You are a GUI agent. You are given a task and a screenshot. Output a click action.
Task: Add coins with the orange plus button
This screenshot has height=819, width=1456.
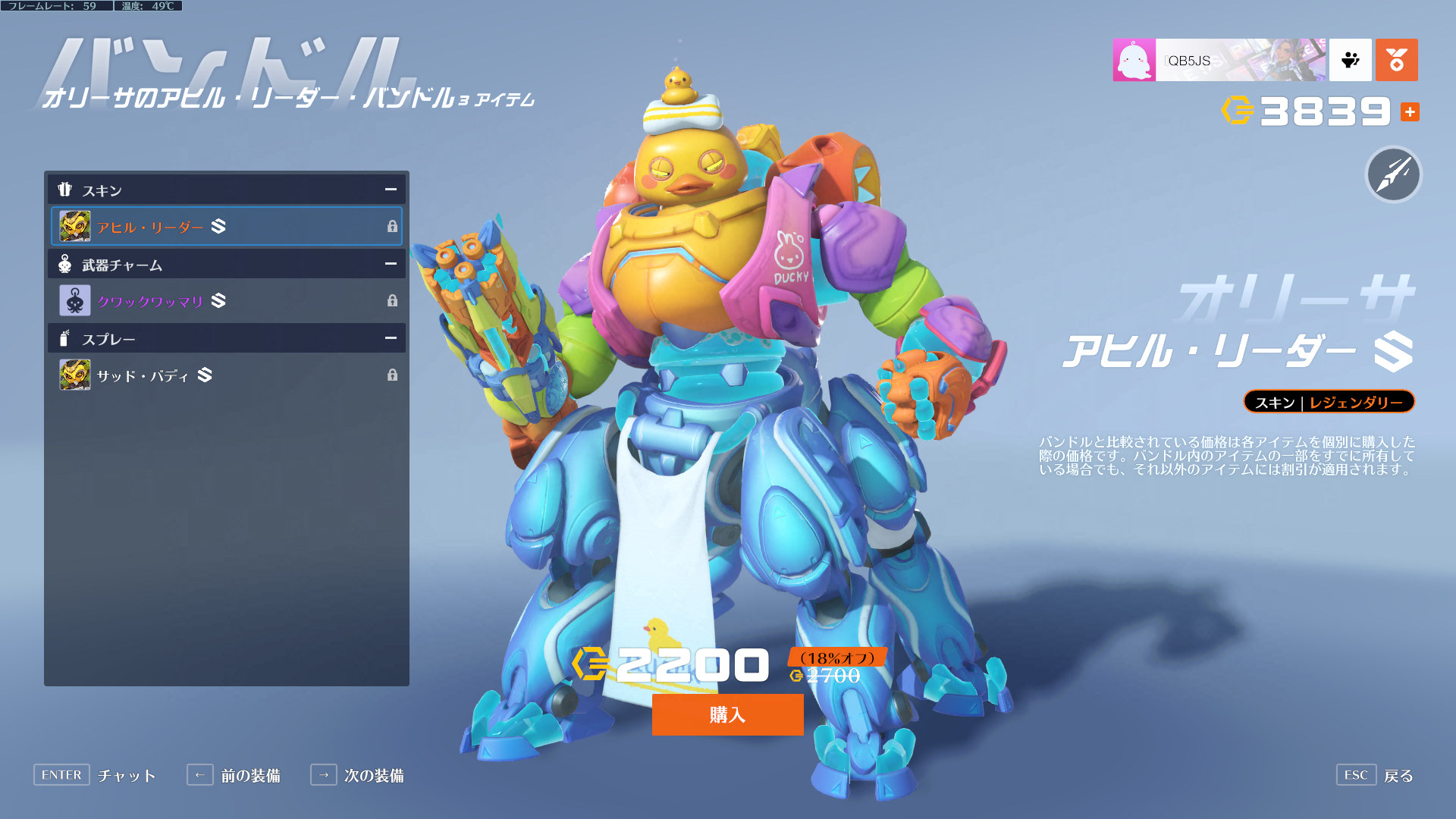click(1410, 112)
